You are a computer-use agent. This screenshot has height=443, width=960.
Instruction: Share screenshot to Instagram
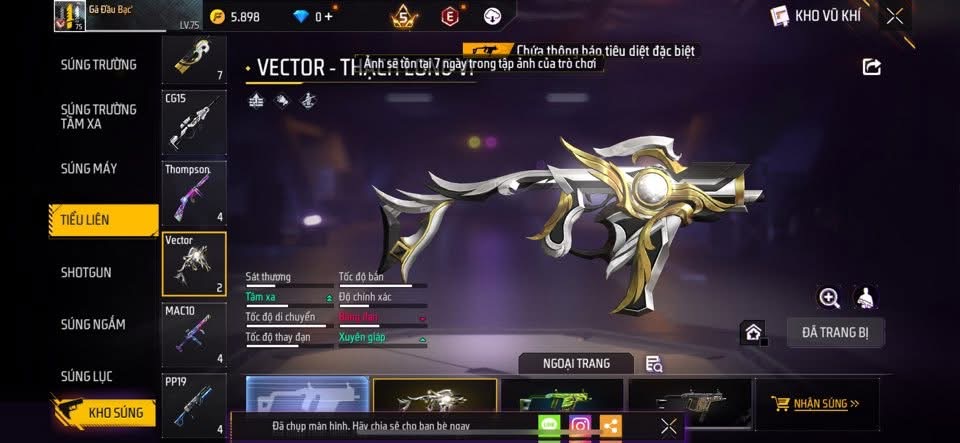[x=580, y=426]
